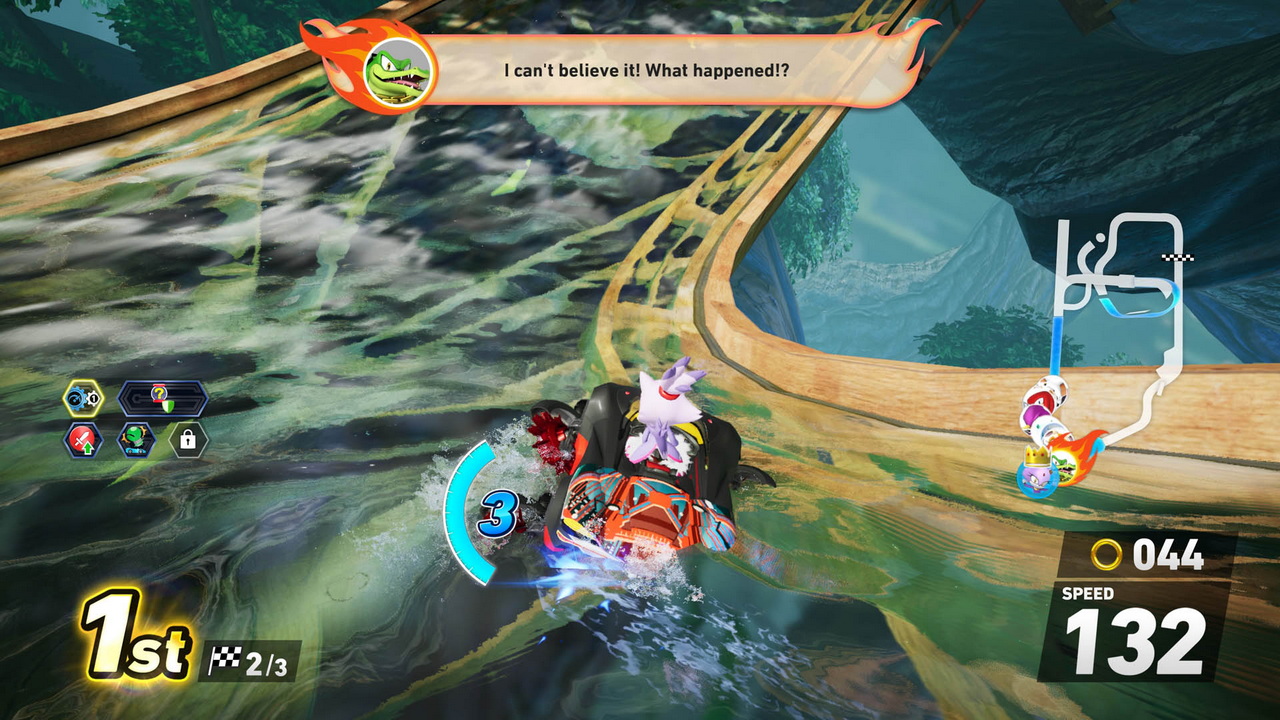Select the checkered finish line marker

coord(1171,258)
